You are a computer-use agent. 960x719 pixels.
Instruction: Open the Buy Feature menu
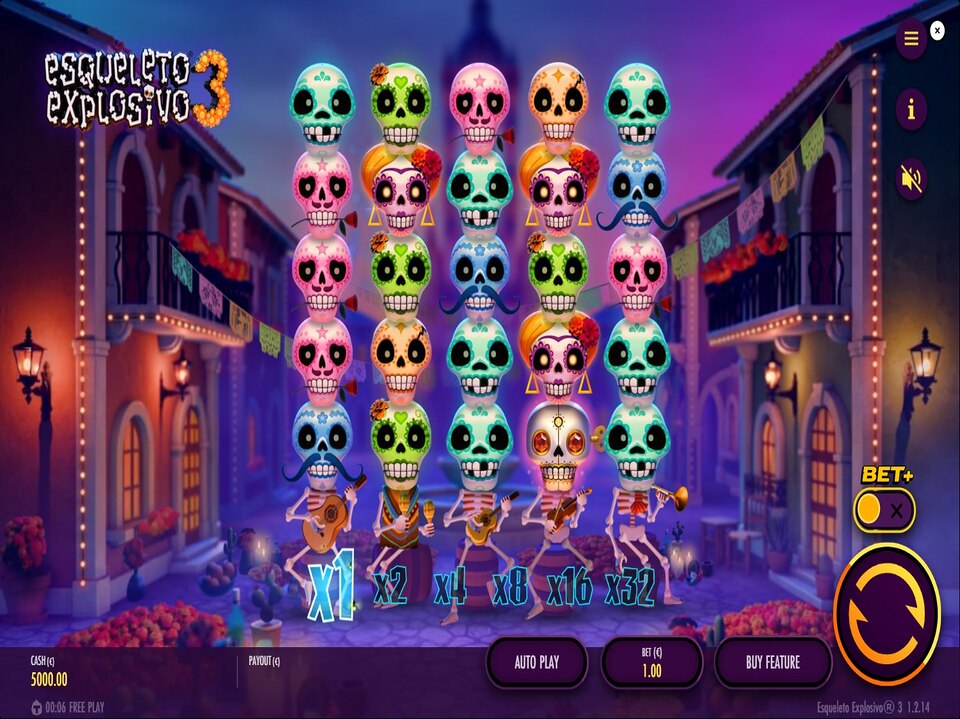(x=772, y=661)
